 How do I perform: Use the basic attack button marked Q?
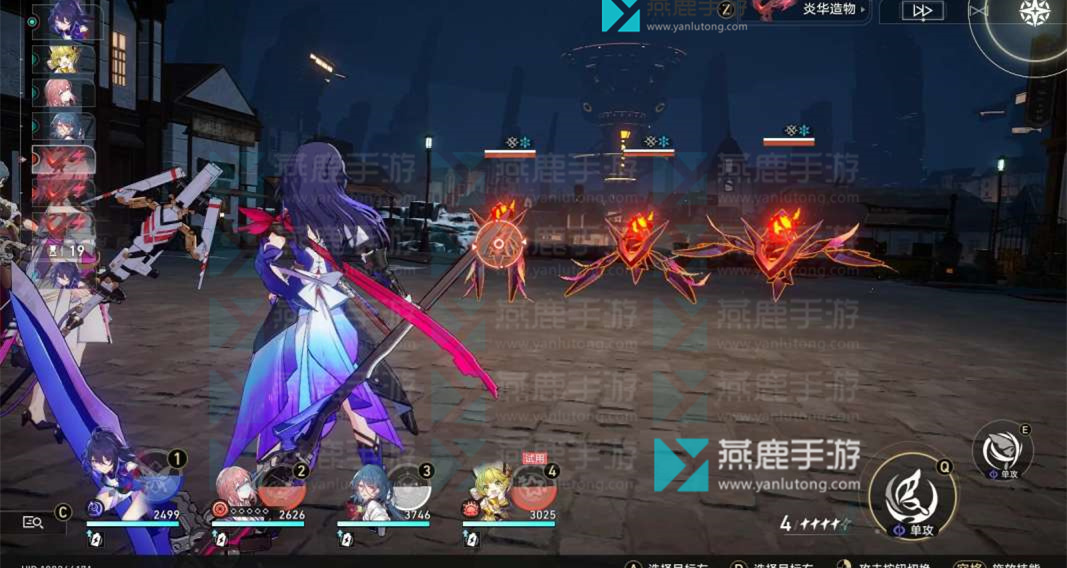tap(911, 493)
